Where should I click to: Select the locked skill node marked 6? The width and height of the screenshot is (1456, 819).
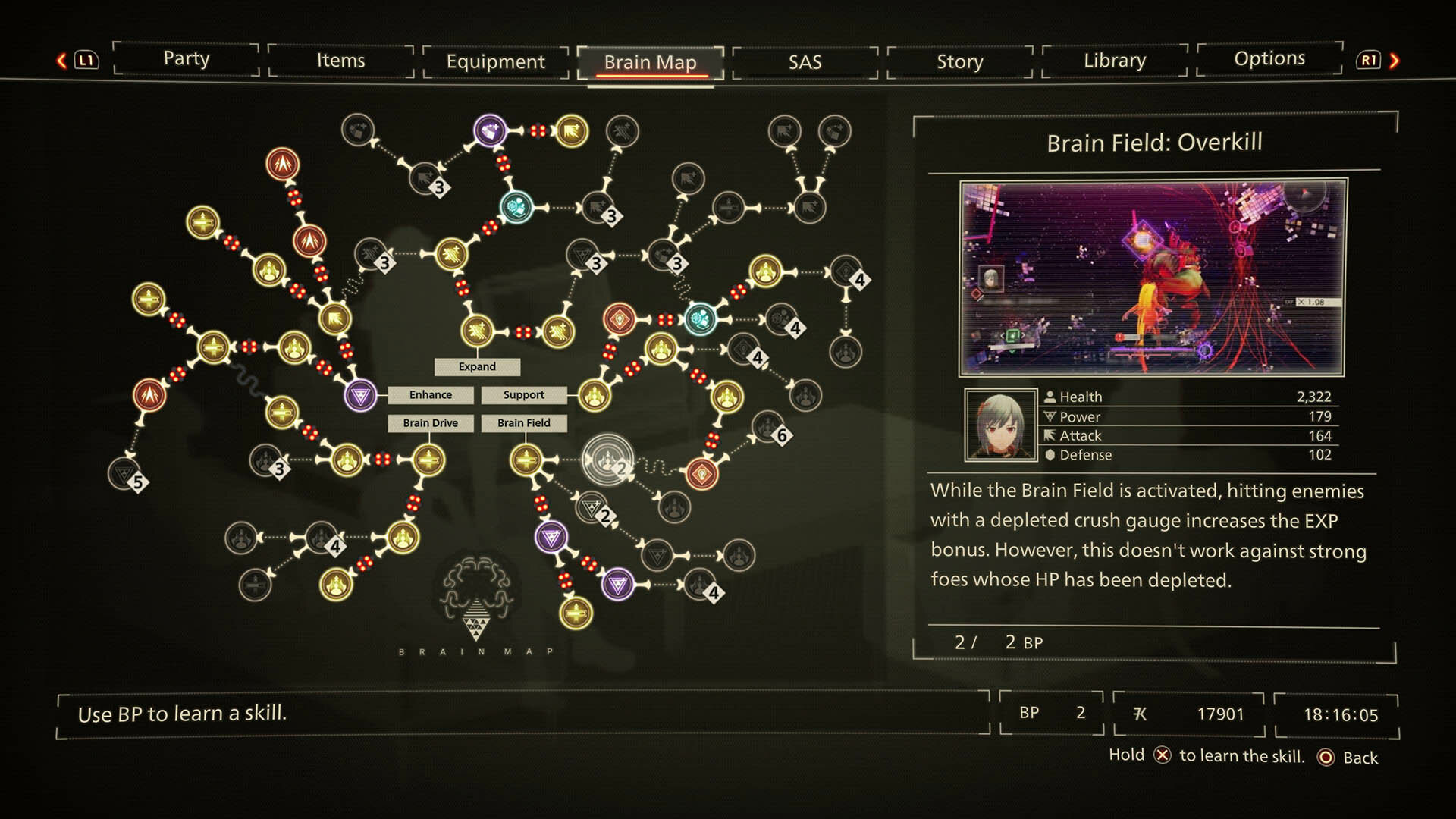(768, 428)
